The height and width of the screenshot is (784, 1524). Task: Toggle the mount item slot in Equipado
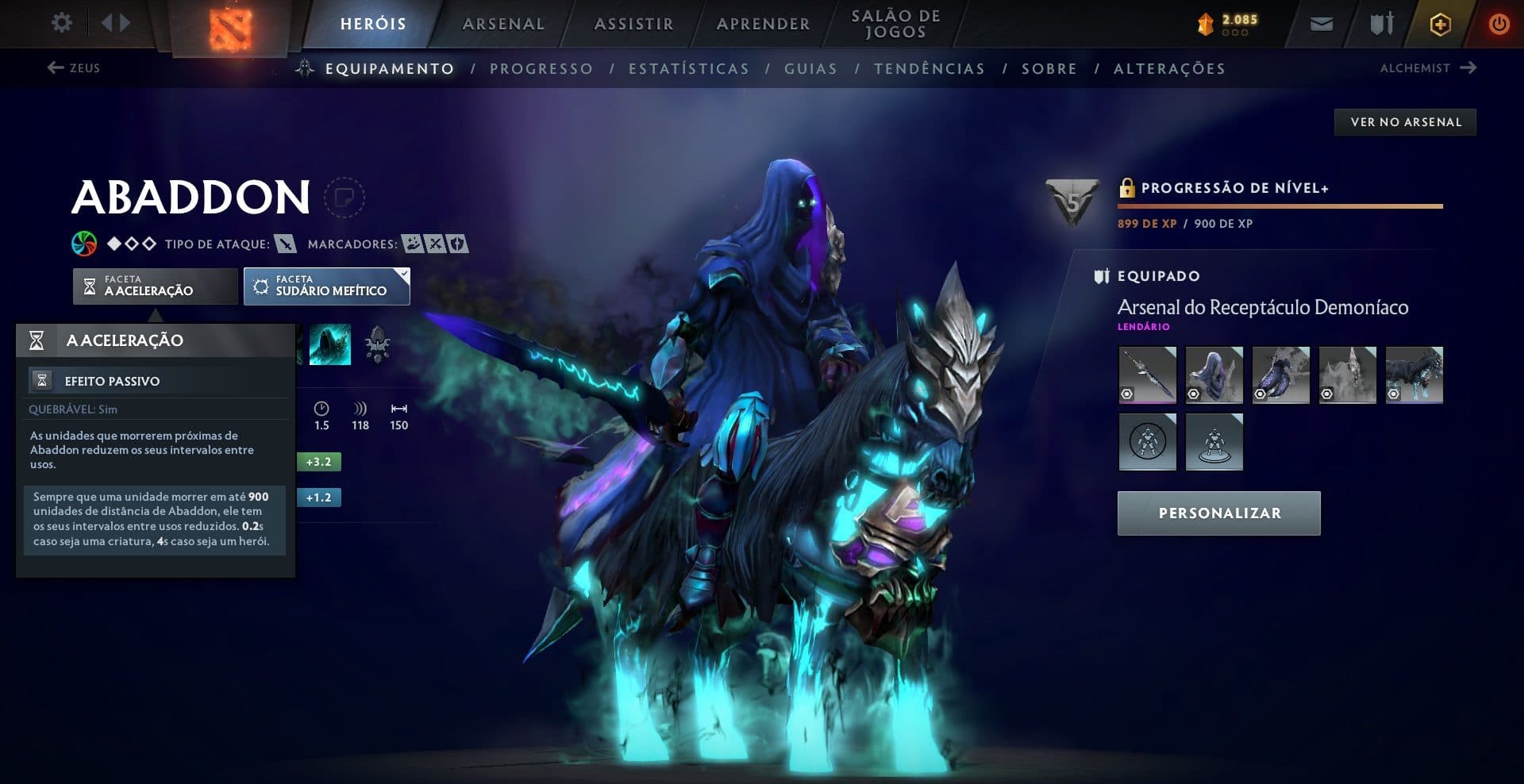click(1416, 375)
